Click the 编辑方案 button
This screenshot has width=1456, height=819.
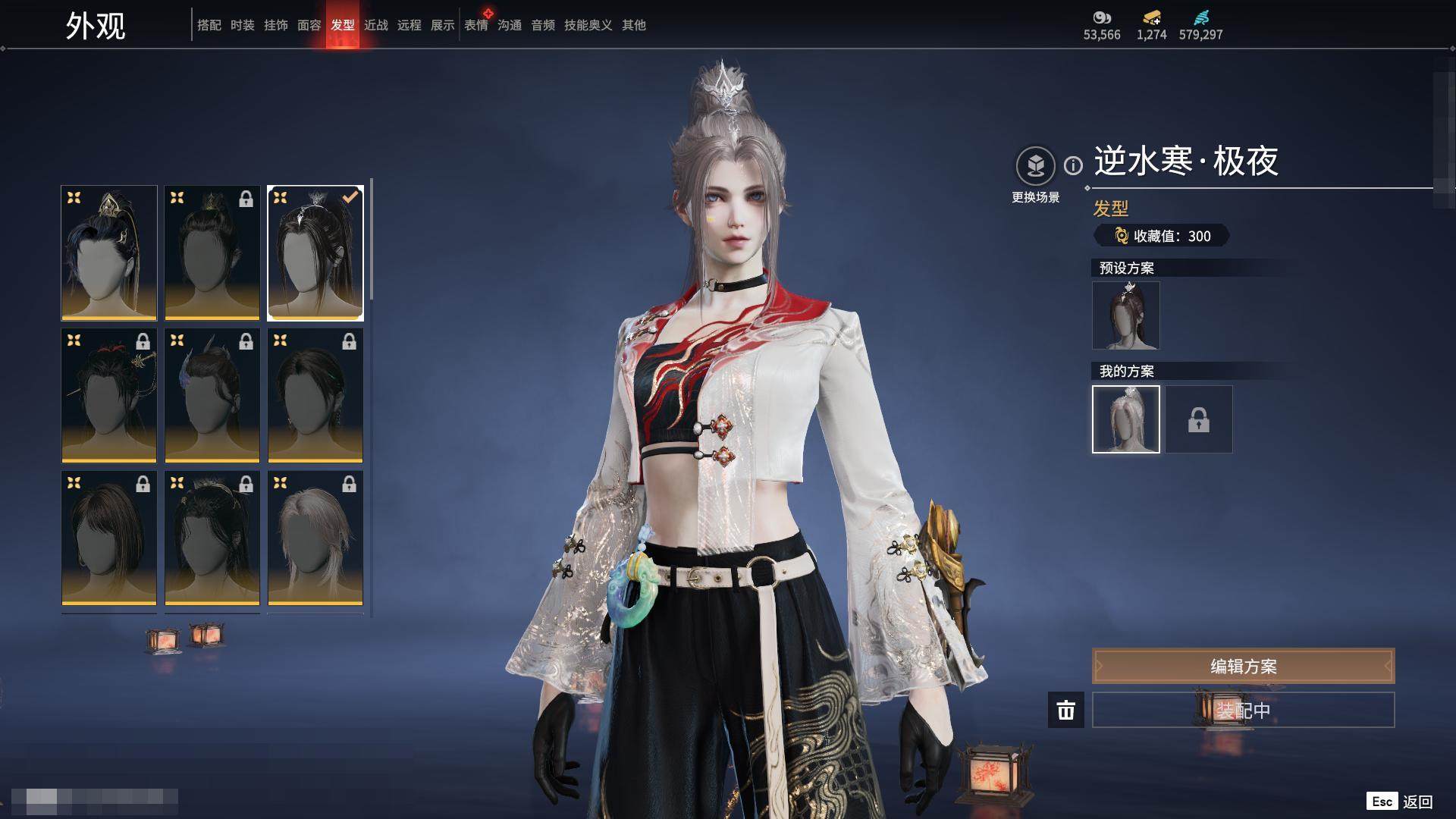(1243, 666)
